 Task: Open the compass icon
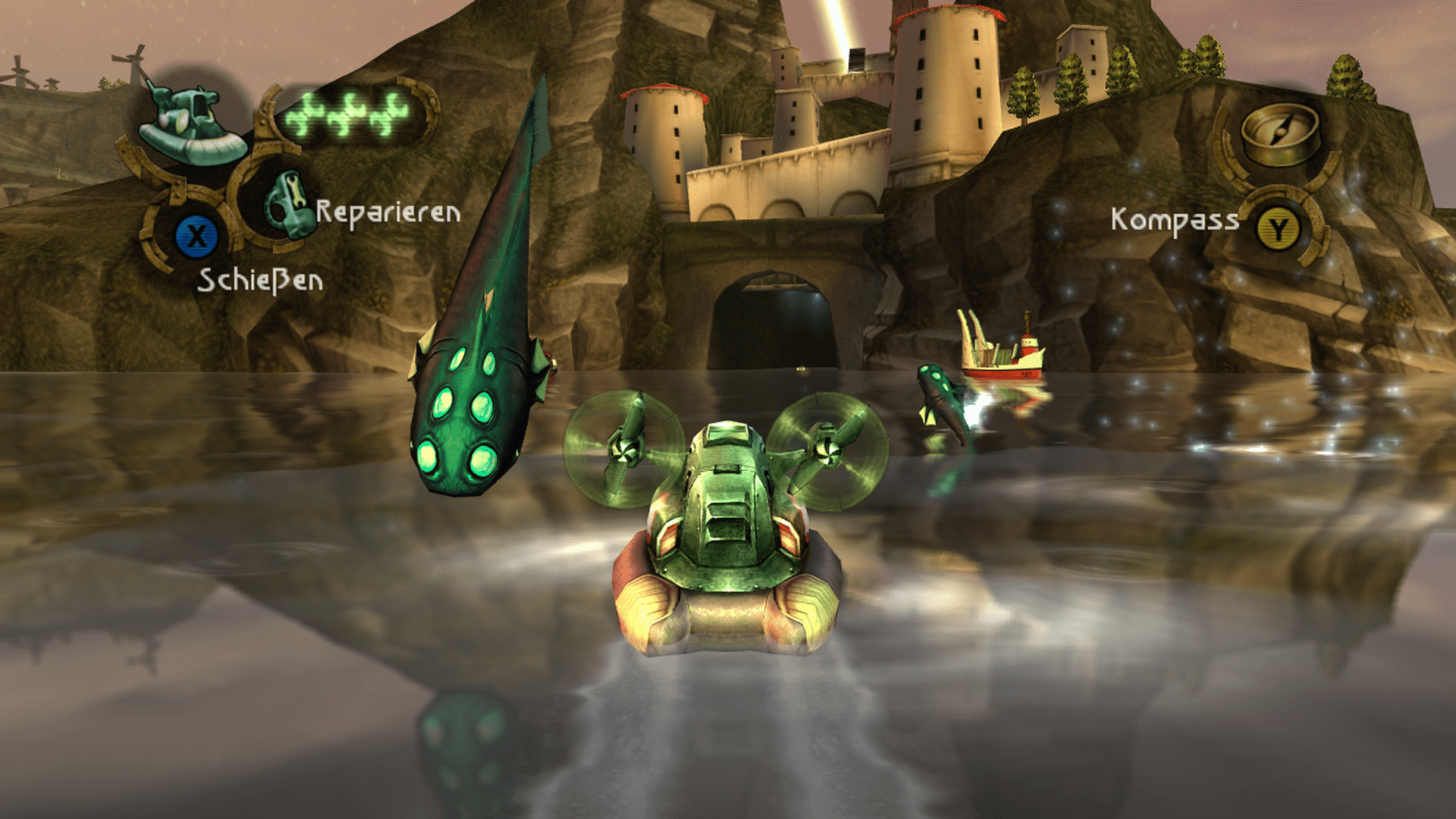point(1279,134)
